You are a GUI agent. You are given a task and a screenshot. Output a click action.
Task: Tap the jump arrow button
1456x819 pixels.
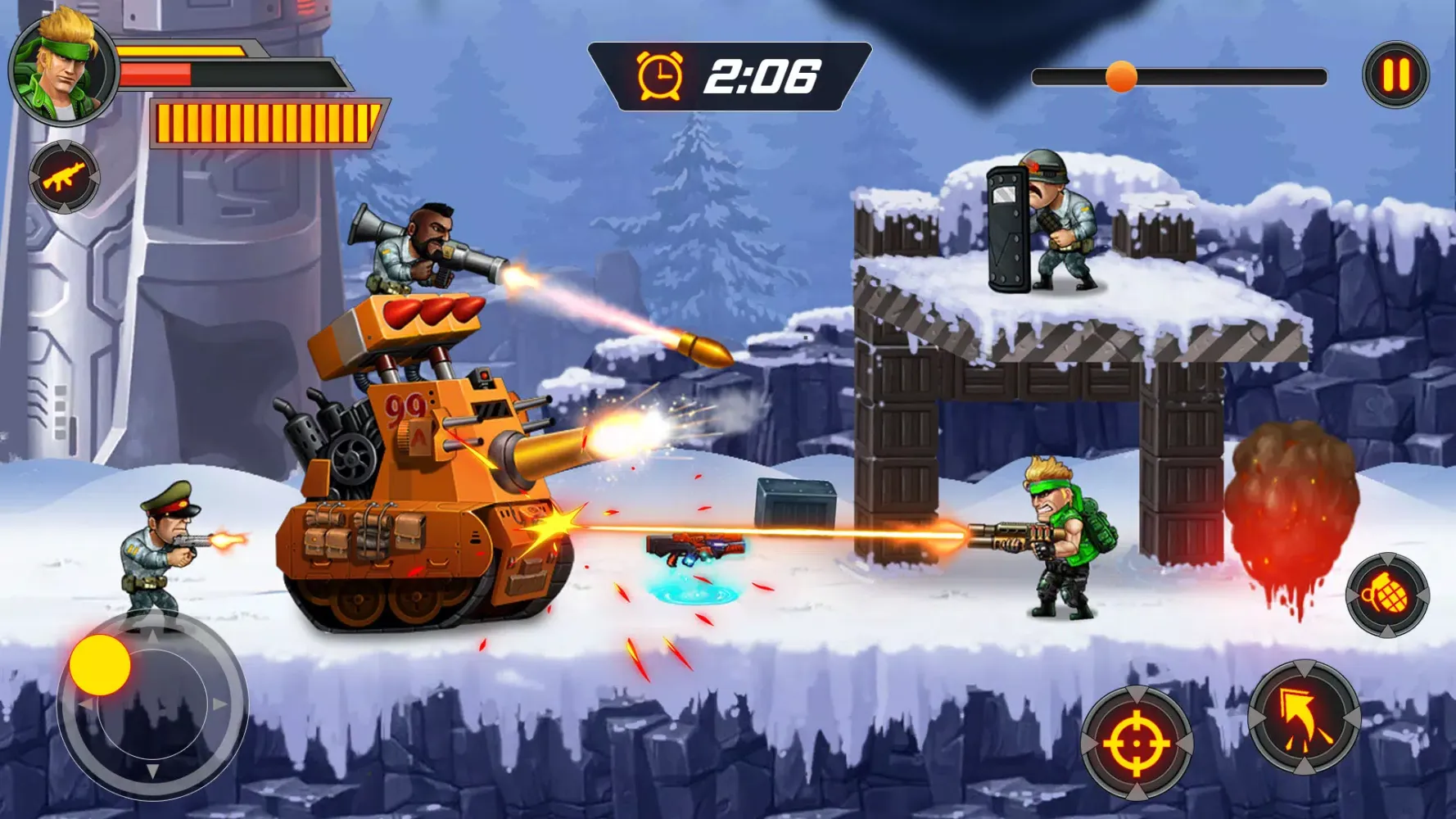(x=1304, y=718)
